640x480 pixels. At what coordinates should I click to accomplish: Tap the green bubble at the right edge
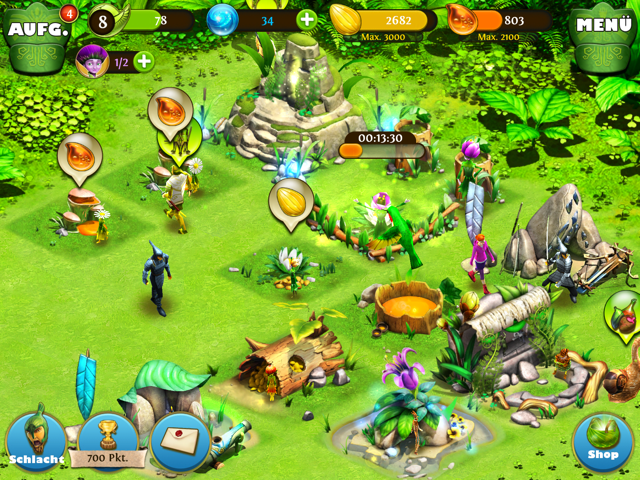point(624,316)
